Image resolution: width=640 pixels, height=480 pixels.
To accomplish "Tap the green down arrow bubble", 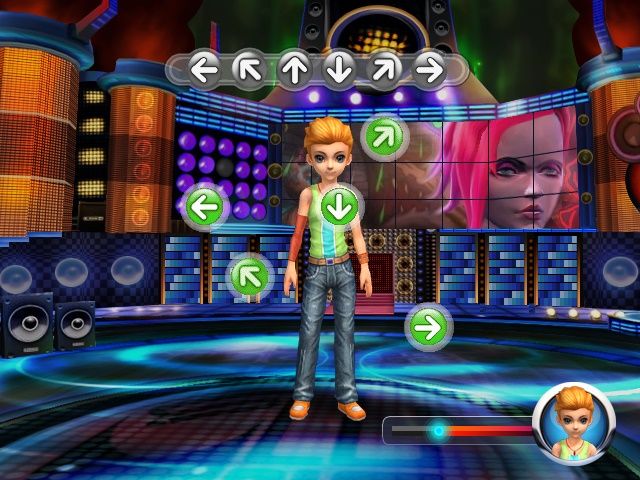I will click(341, 206).
